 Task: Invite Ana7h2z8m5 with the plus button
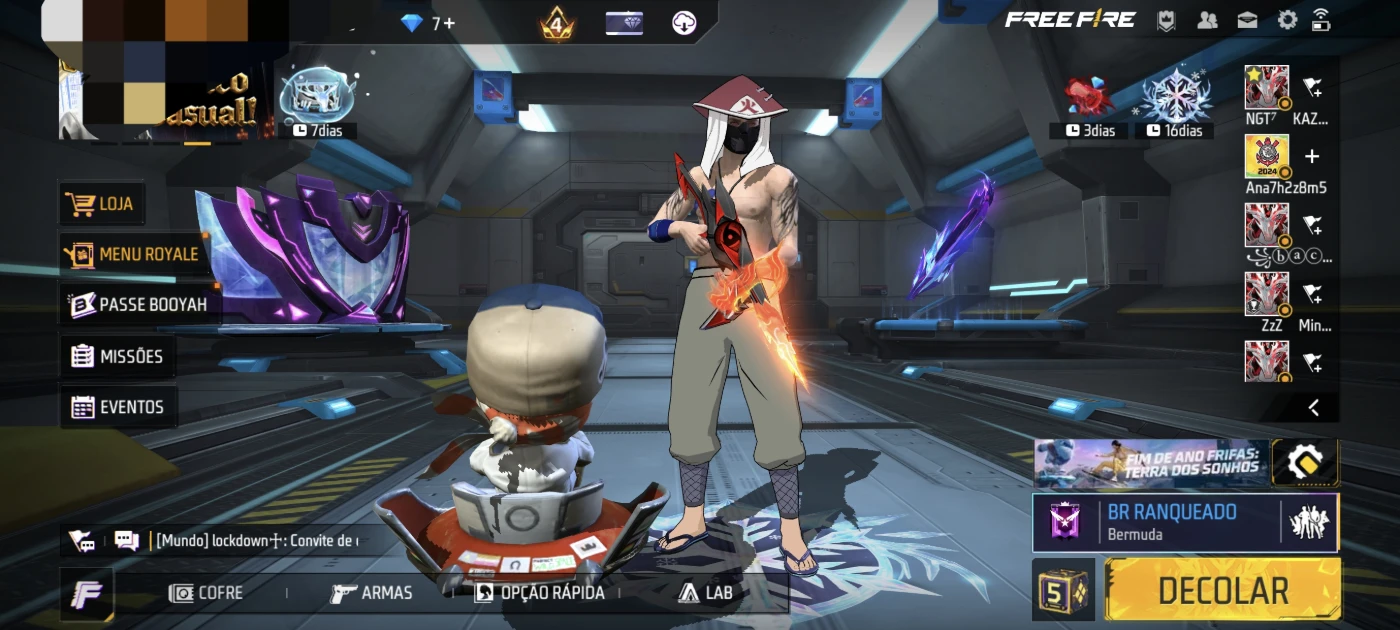pyautogui.click(x=1313, y=157)
